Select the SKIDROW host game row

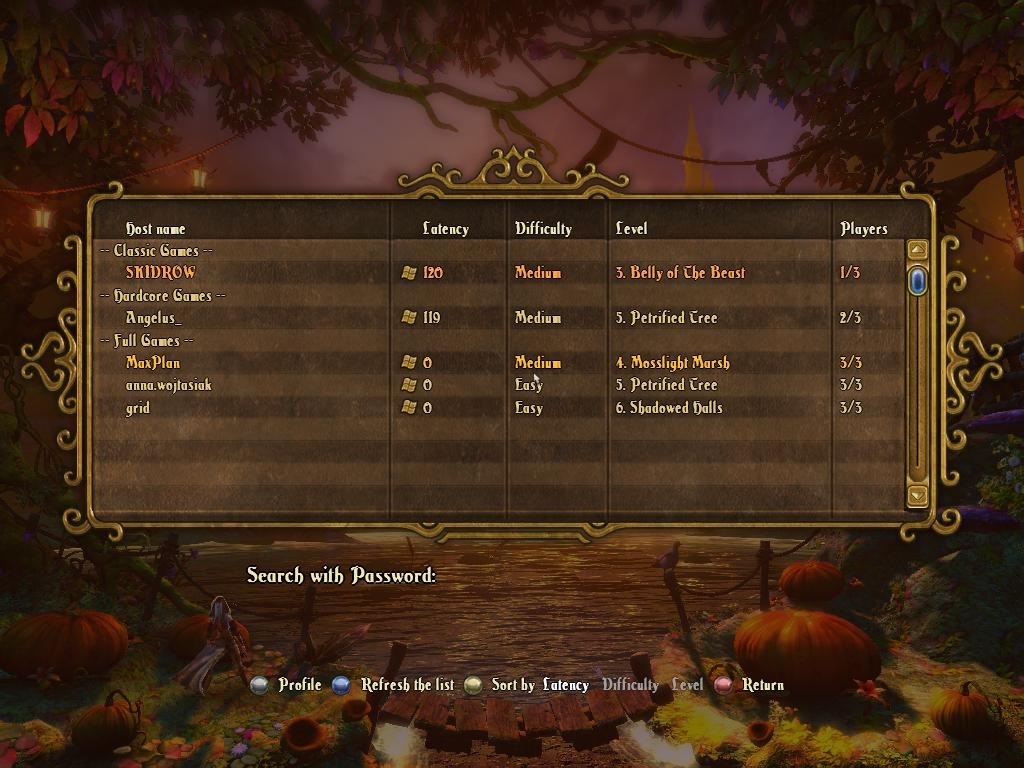tap(161, 272)
